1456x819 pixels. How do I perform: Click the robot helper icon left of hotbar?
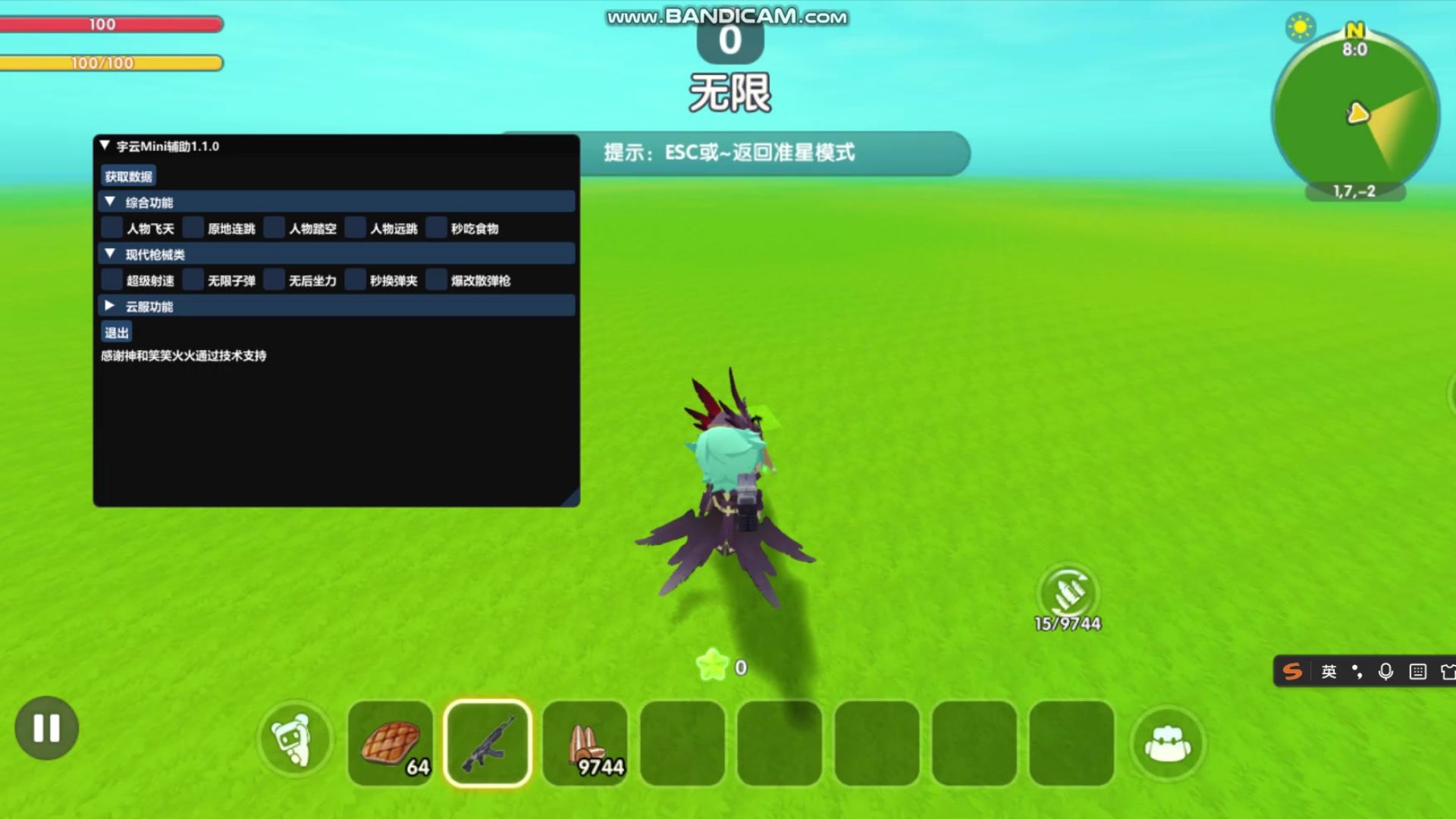[x=296, y=739]
